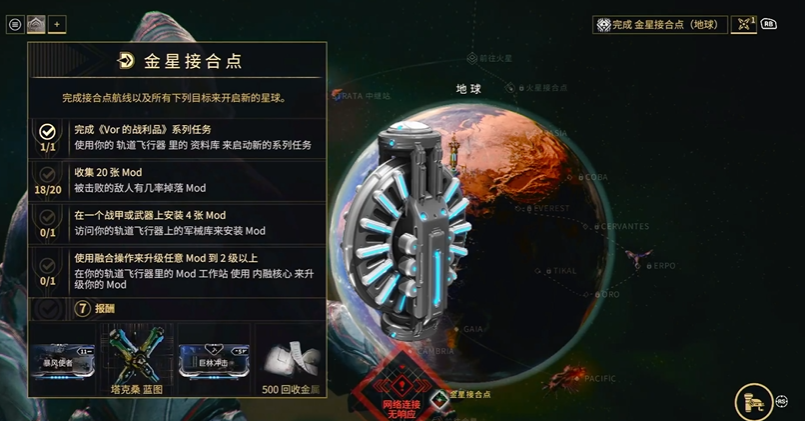Open the main menu hamburger icon

click(x=15, y=25)
